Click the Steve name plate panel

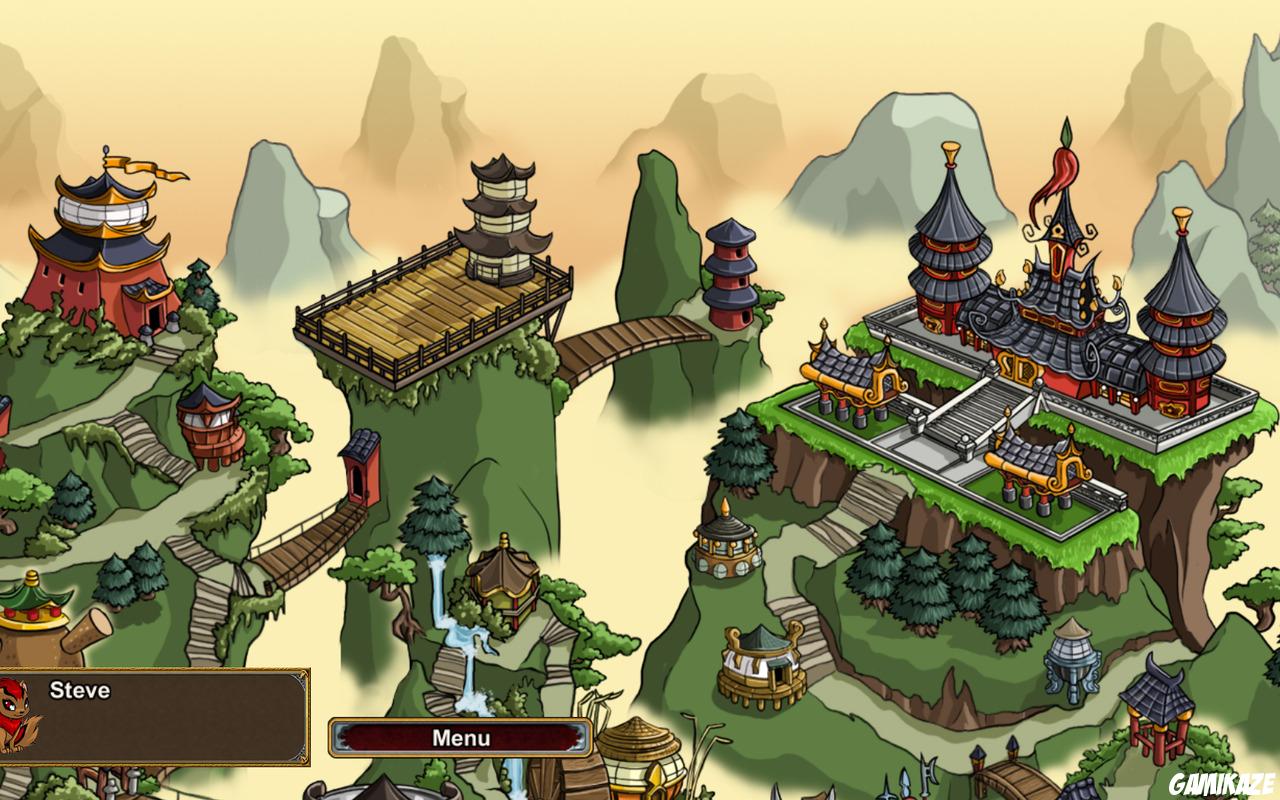pos(155,715)
